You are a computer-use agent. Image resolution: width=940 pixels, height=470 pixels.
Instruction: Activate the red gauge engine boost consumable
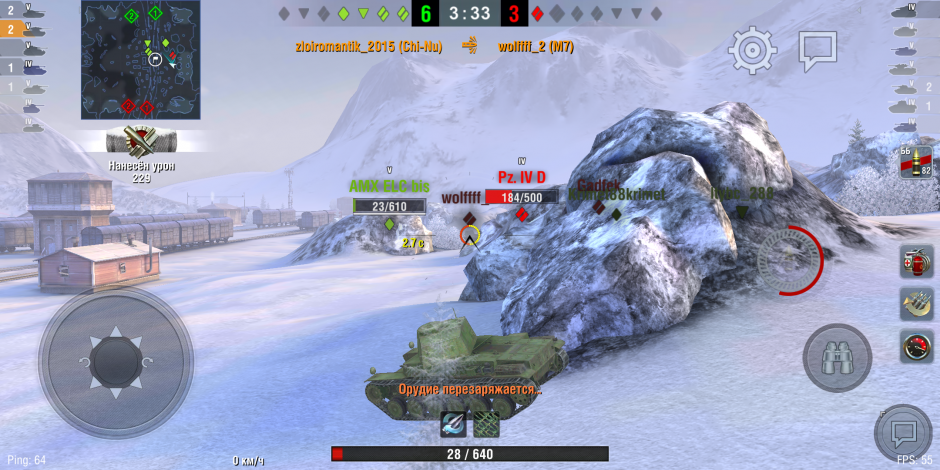pos(916,348)
